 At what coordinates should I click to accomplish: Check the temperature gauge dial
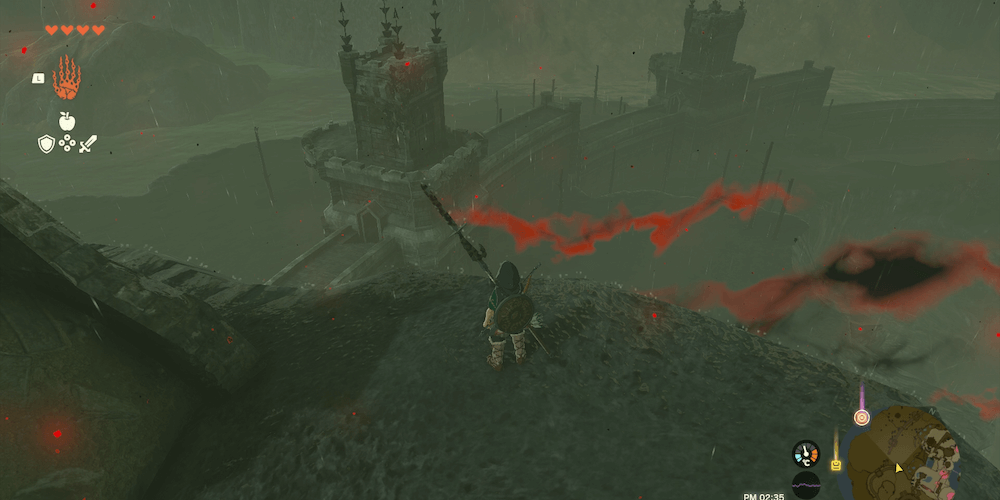[x=805, y=453]
